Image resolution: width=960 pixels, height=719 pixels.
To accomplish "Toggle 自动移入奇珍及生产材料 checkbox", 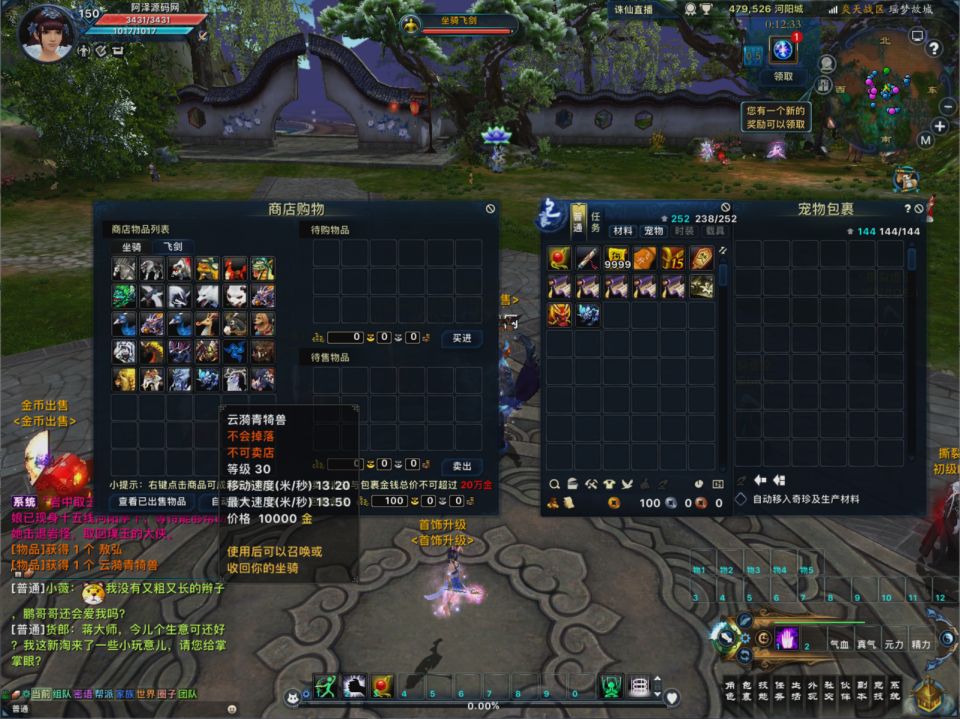I will (741, 499).
